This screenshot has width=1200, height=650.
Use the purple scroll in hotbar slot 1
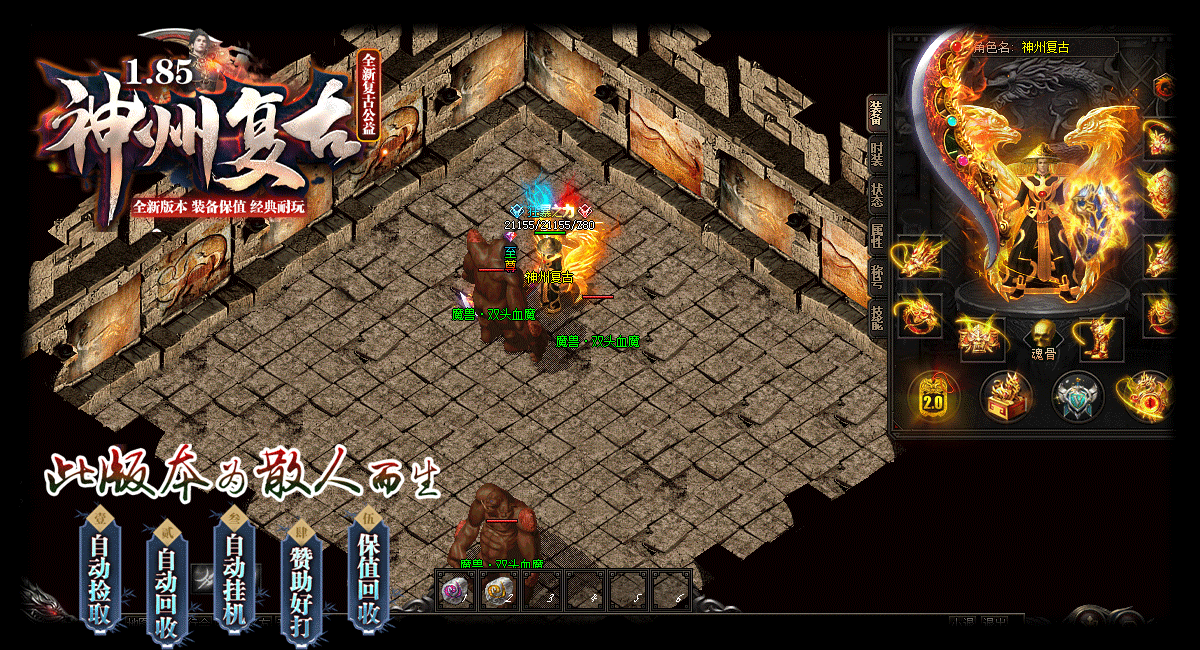[456, 591]
